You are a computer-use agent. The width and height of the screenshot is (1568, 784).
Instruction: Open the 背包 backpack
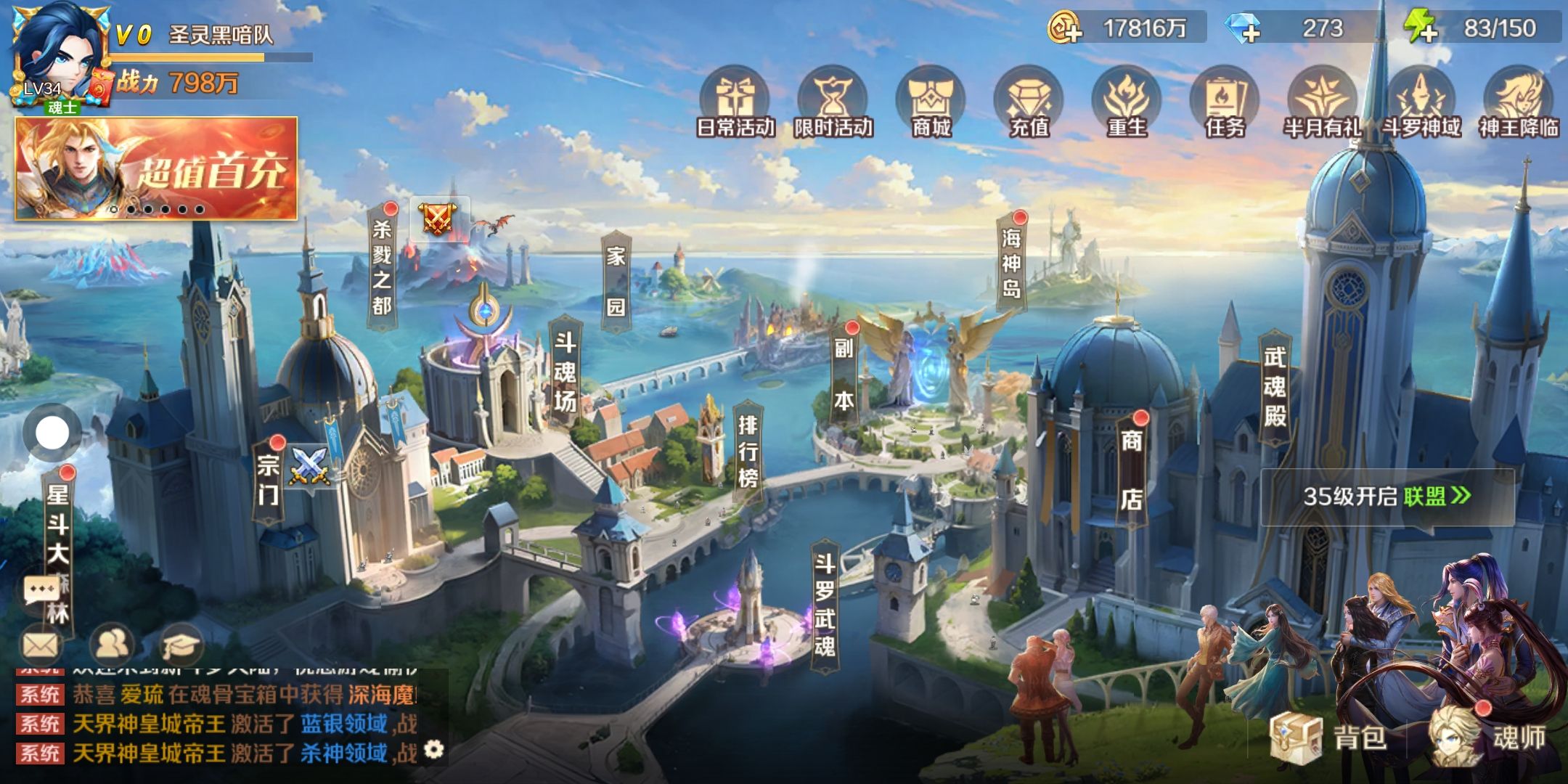tap(1330, 737)
